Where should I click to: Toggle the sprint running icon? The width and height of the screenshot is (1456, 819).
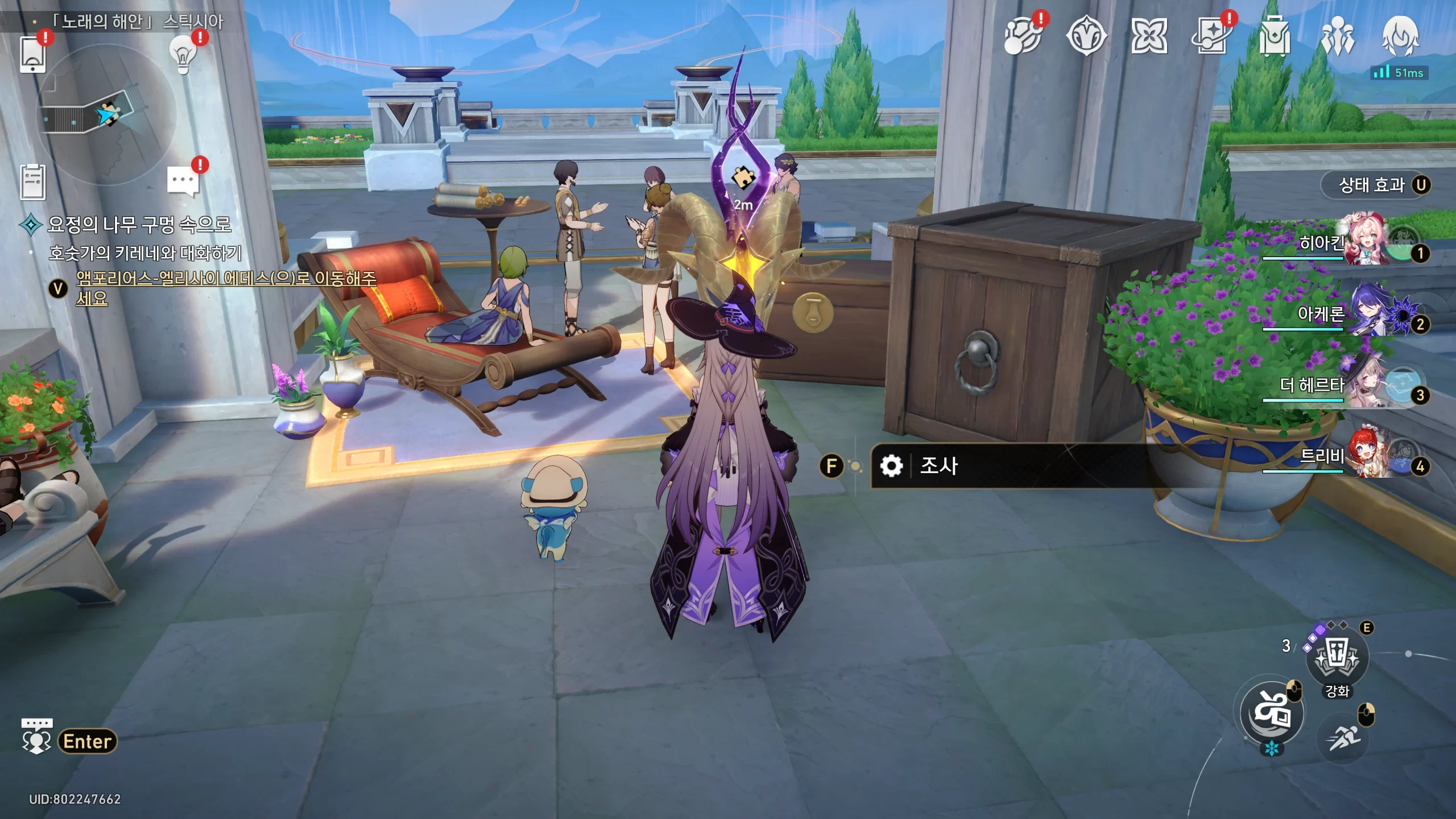point(1343,738)
